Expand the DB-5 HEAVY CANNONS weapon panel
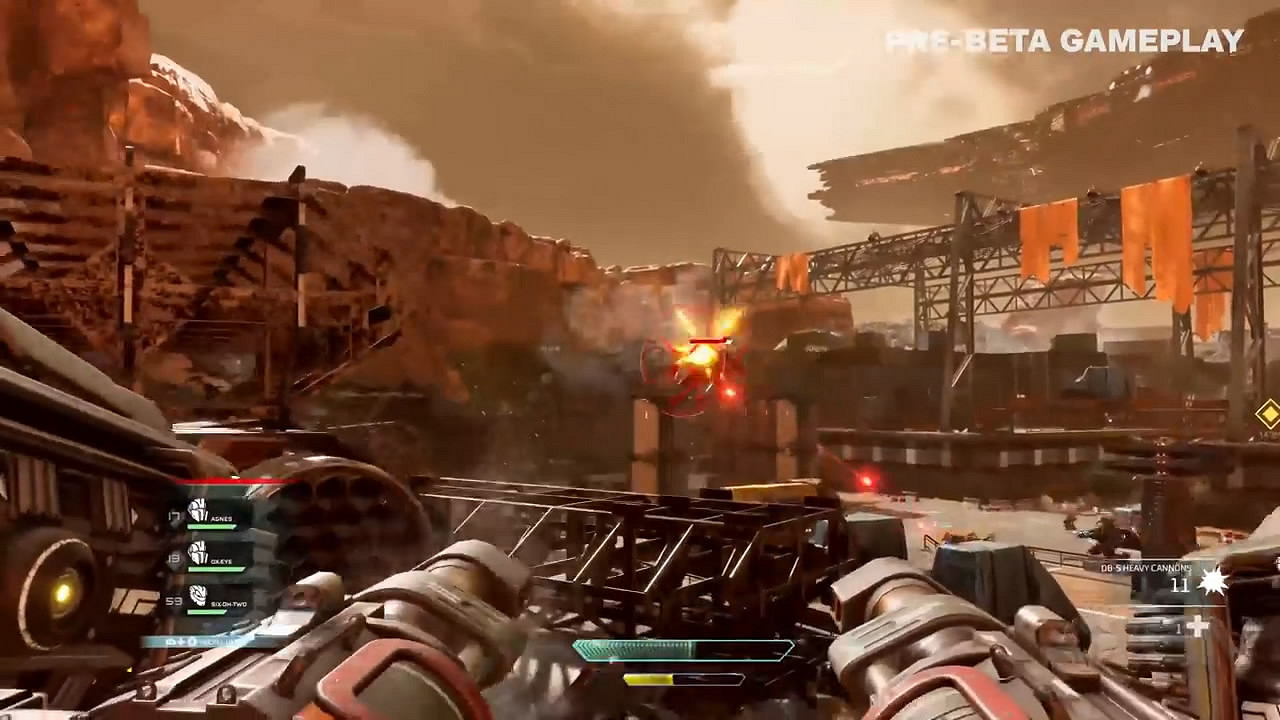This screenshot has height=720, width=1280. (x=1146, y=568)
